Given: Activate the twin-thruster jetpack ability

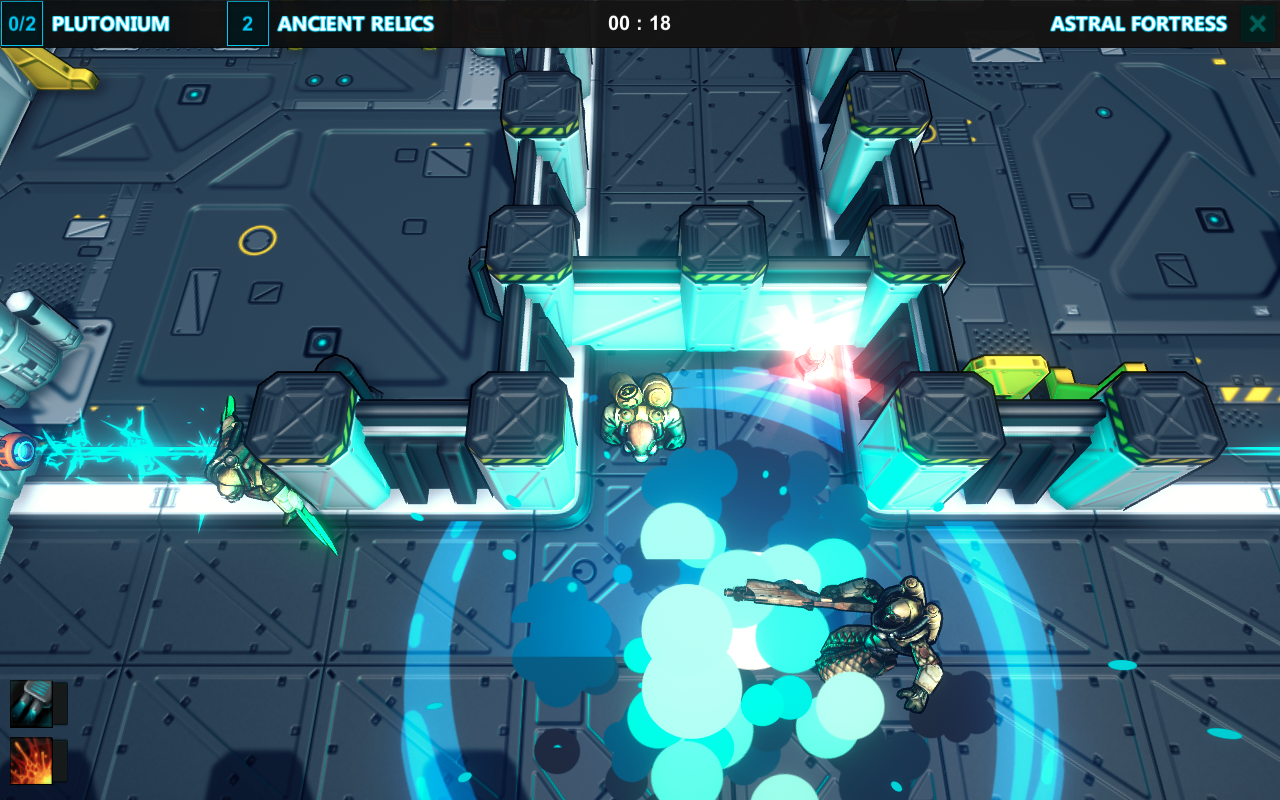Looking at the screenshot, I should tap(31, 703).
